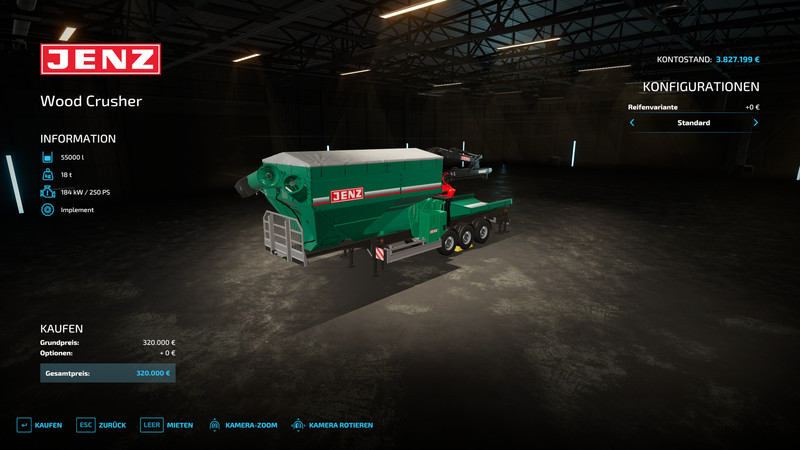
Task: Select next Reifenvariante with right arrow
Action: point(755,123)
